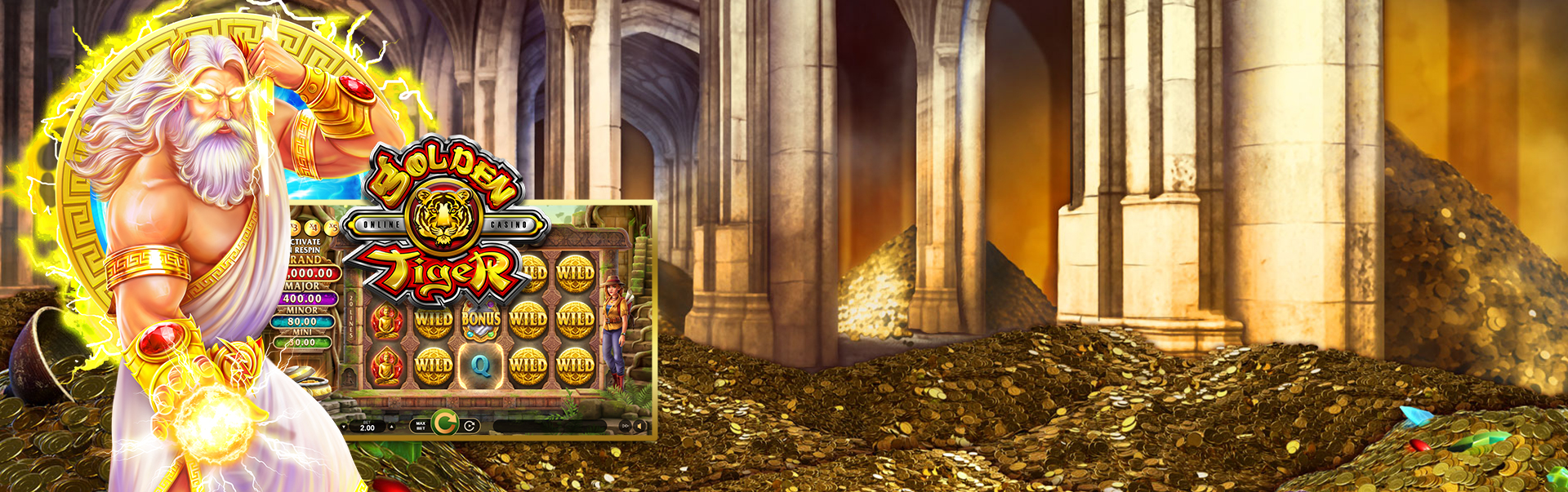Image resolution: width=1568 pixels, height=492 pixels.
Task: Toggle fast-forward turbo spin
Action: coord(626,426)
